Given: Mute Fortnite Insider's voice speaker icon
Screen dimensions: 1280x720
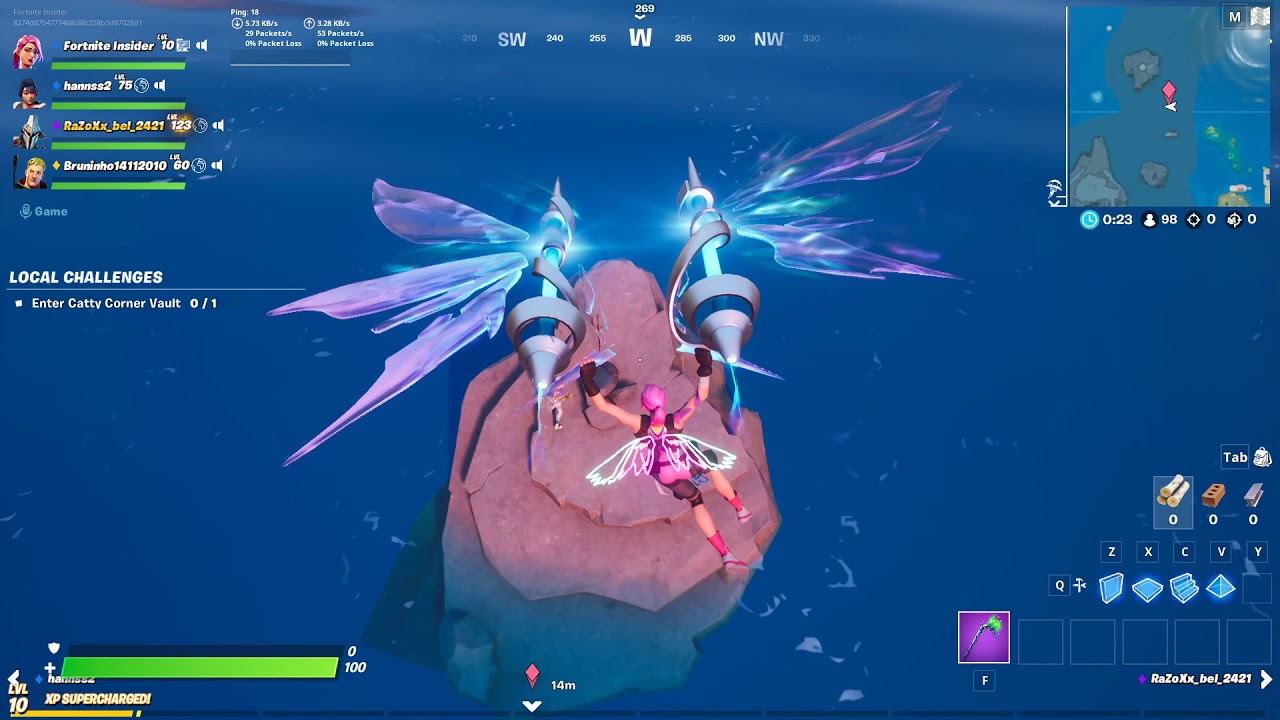Looking at the screenshot, I should [201, 45].
